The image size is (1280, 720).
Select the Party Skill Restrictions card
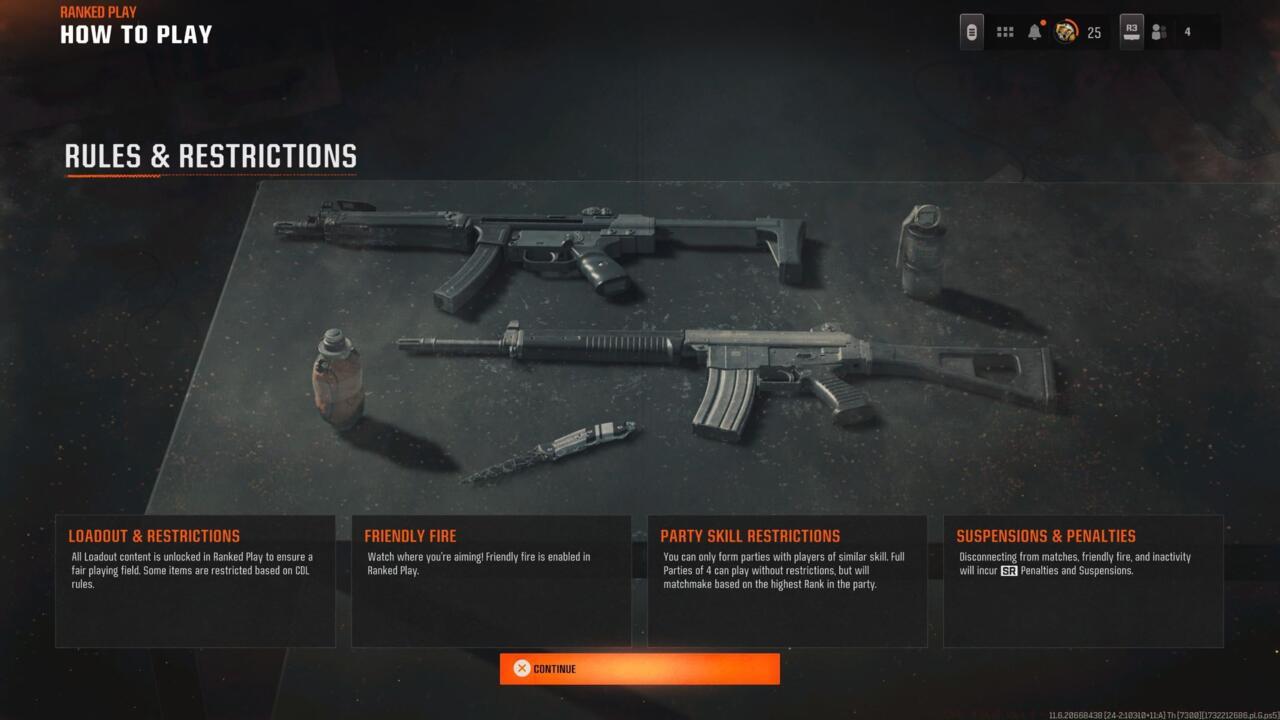pyautogui.click(x=787, y=580)
